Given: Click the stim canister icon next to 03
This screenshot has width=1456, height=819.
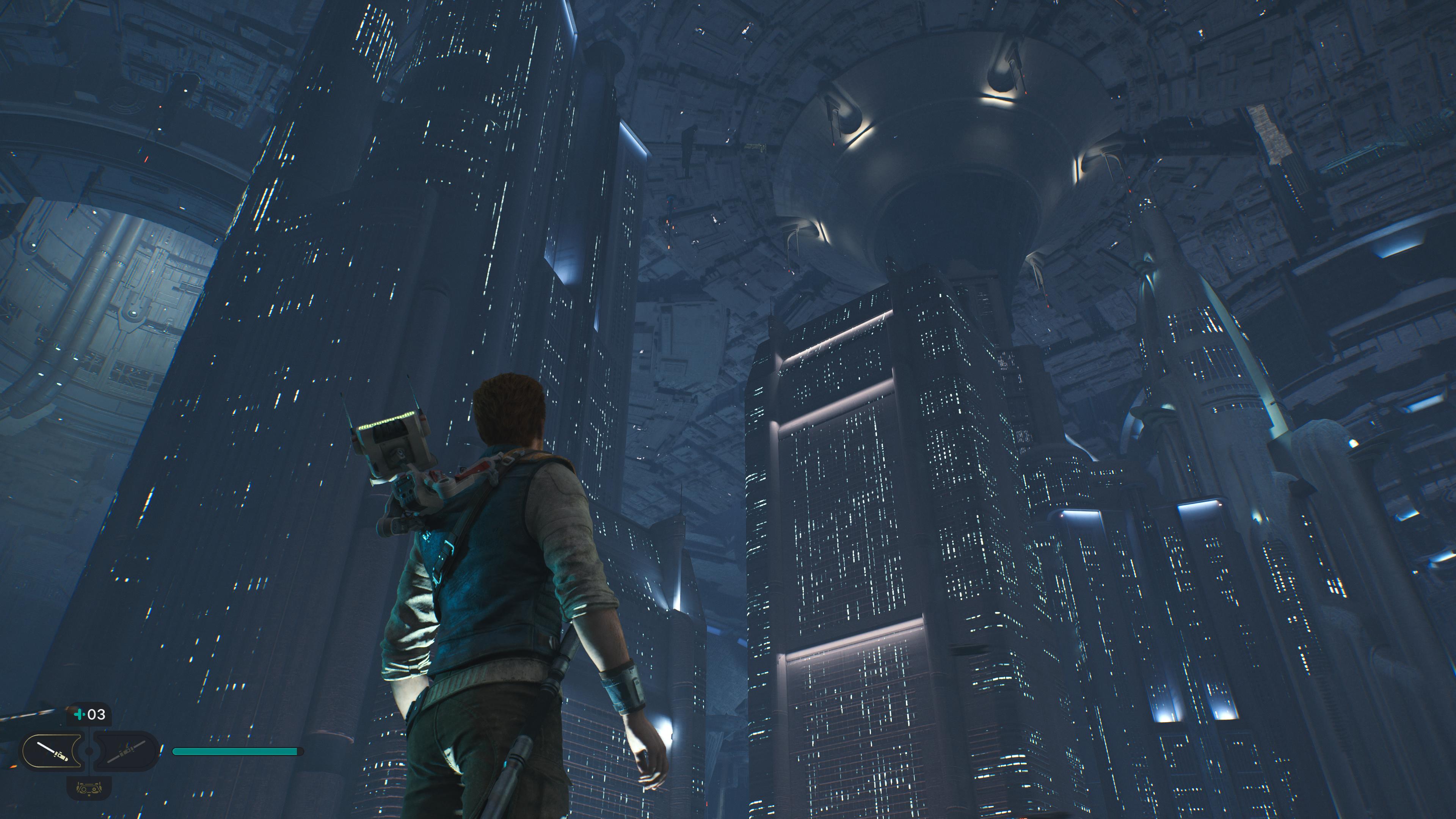Looking at the screenshot, I should point(80,714).
